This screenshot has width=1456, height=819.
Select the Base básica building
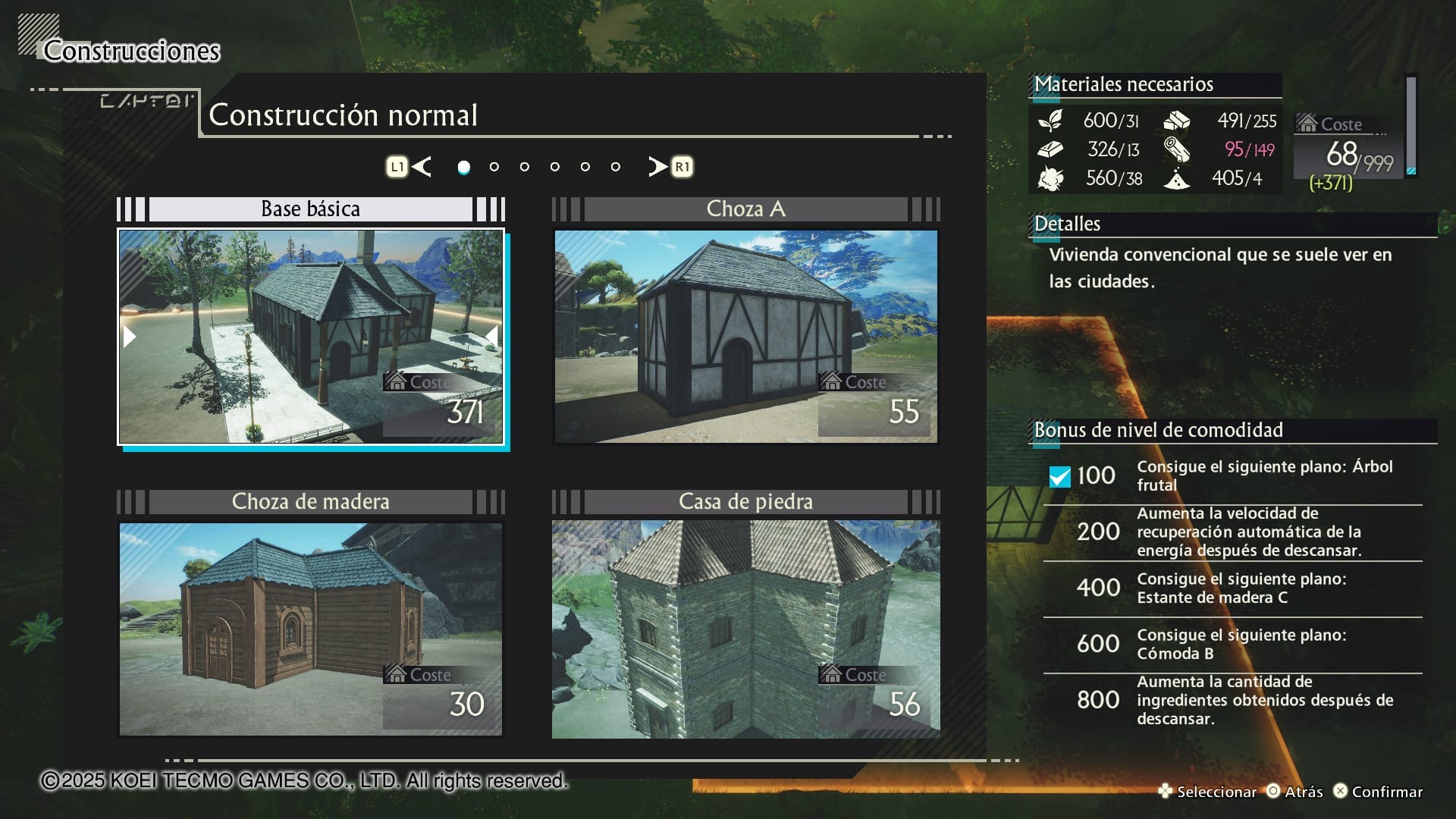coord(310,337)
